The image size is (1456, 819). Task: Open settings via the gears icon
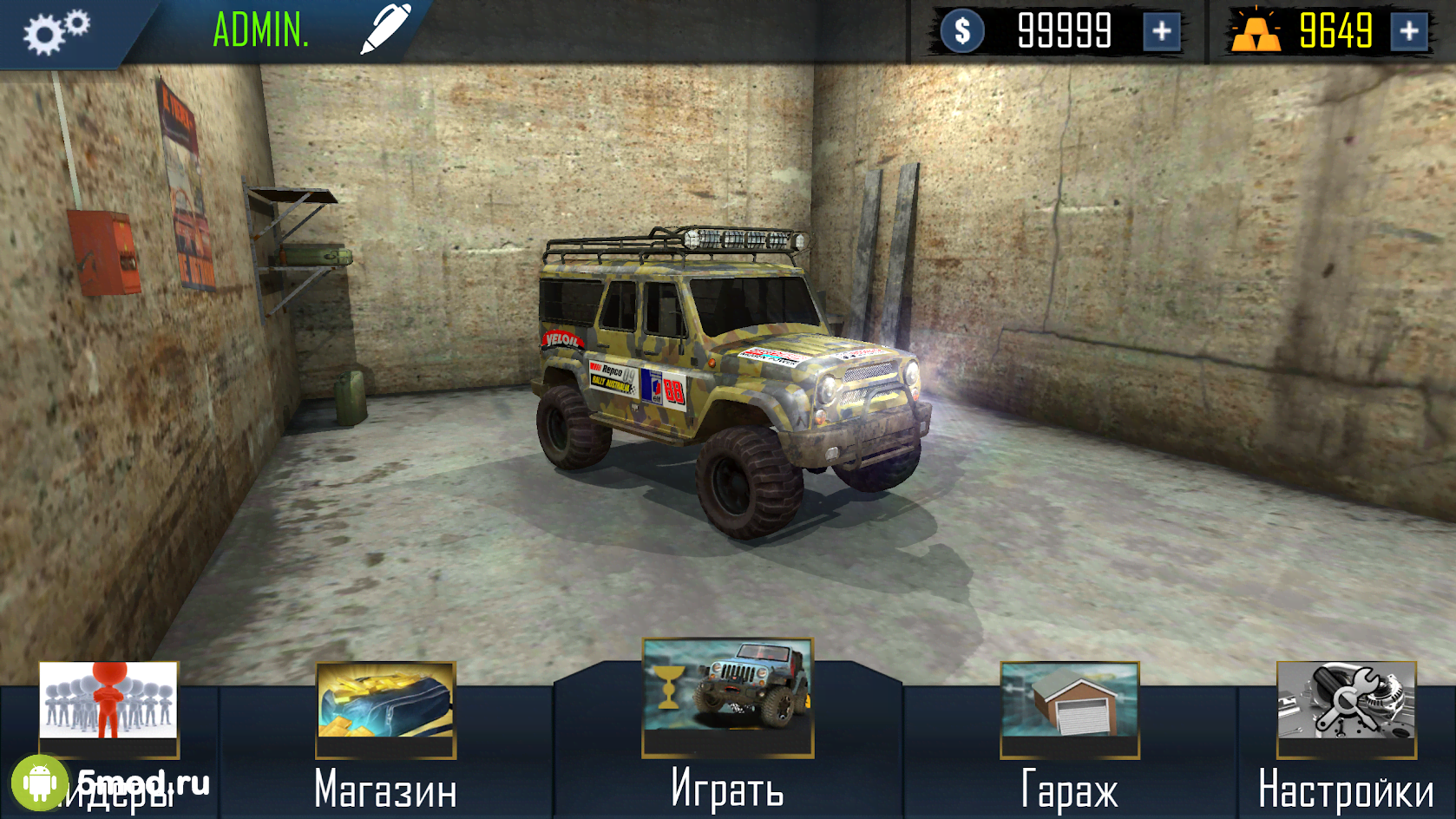coord(56,32)
